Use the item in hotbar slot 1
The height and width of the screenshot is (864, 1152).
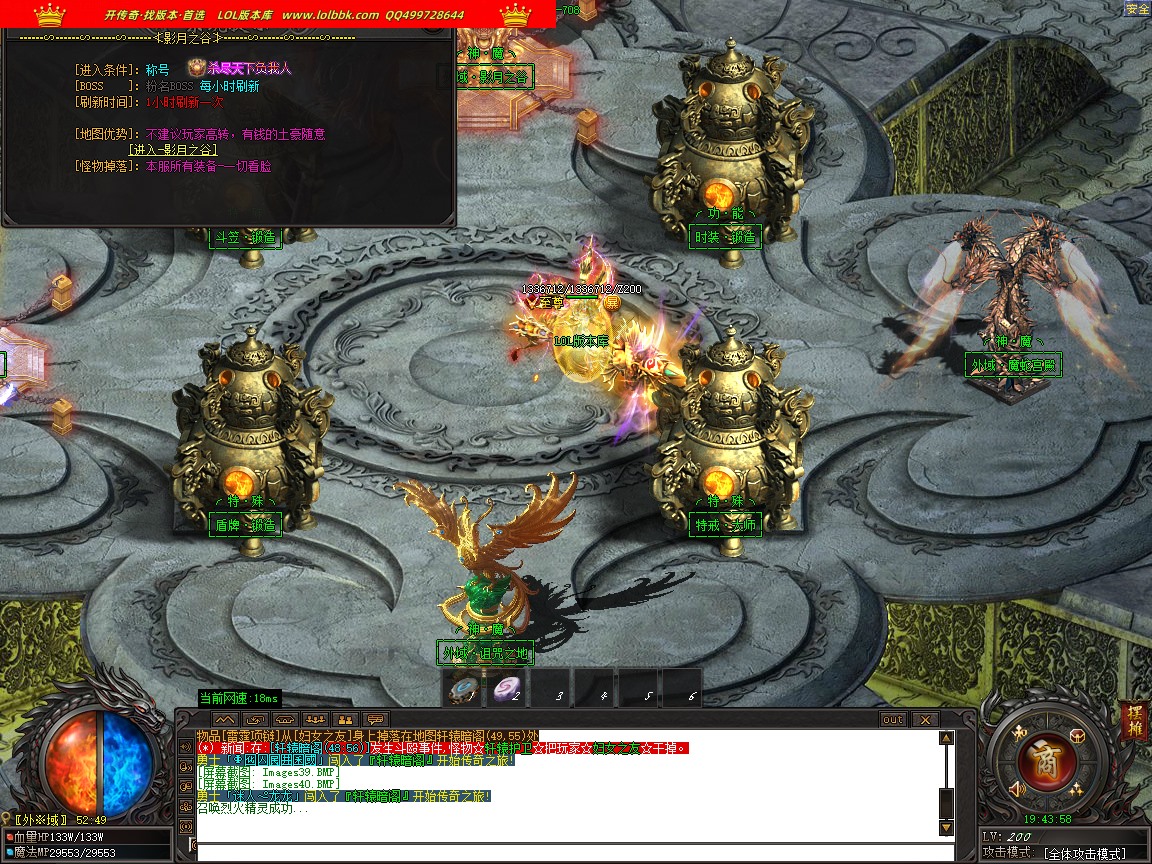click(462, 687)
